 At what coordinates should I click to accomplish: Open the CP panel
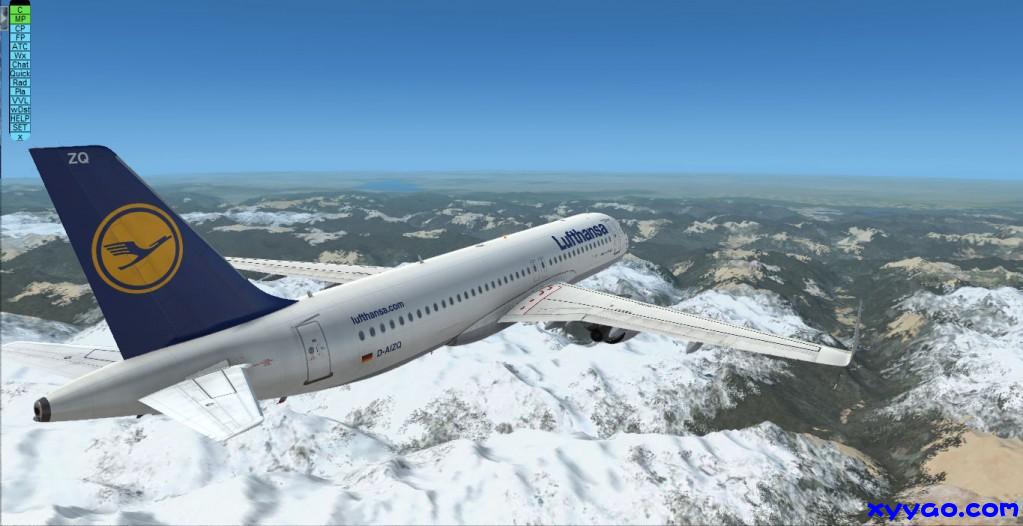click(20, 27)
